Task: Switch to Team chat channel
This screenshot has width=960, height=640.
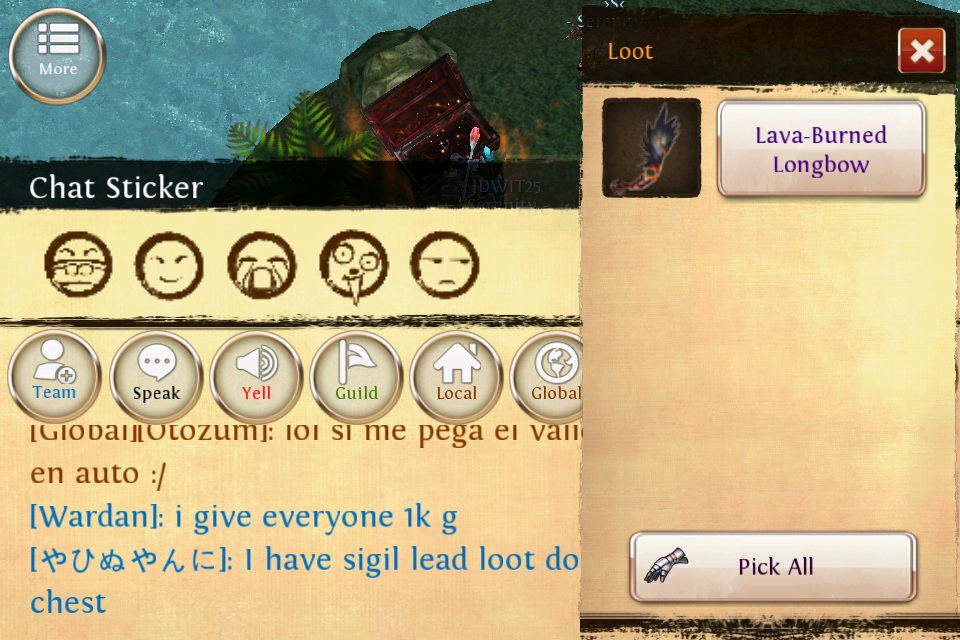Action: click(55, 376)
